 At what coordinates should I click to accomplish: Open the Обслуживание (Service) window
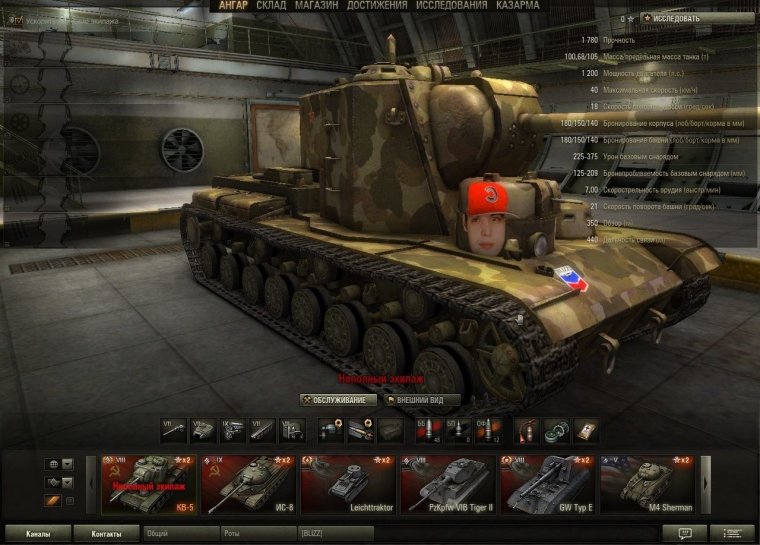pyautogui.click(x=339, y=400)
